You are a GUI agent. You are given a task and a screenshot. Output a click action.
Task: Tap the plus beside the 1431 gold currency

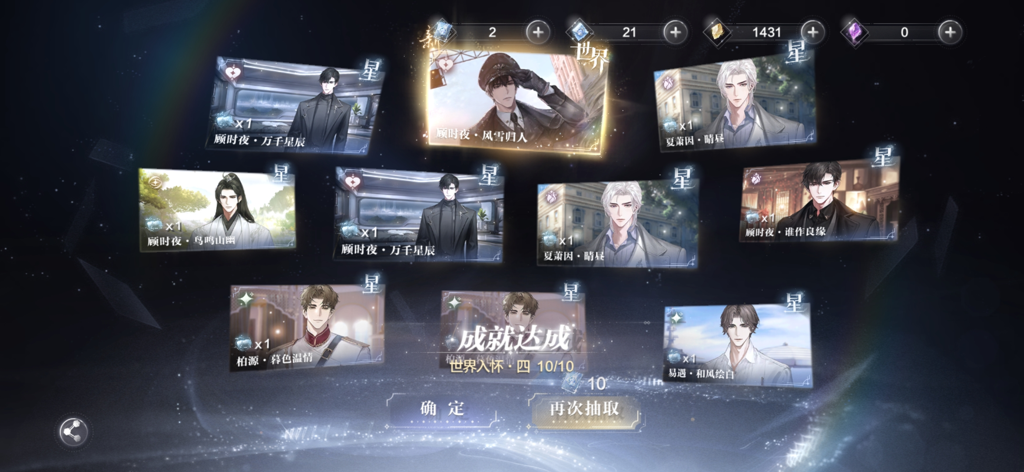coord(812,32)
